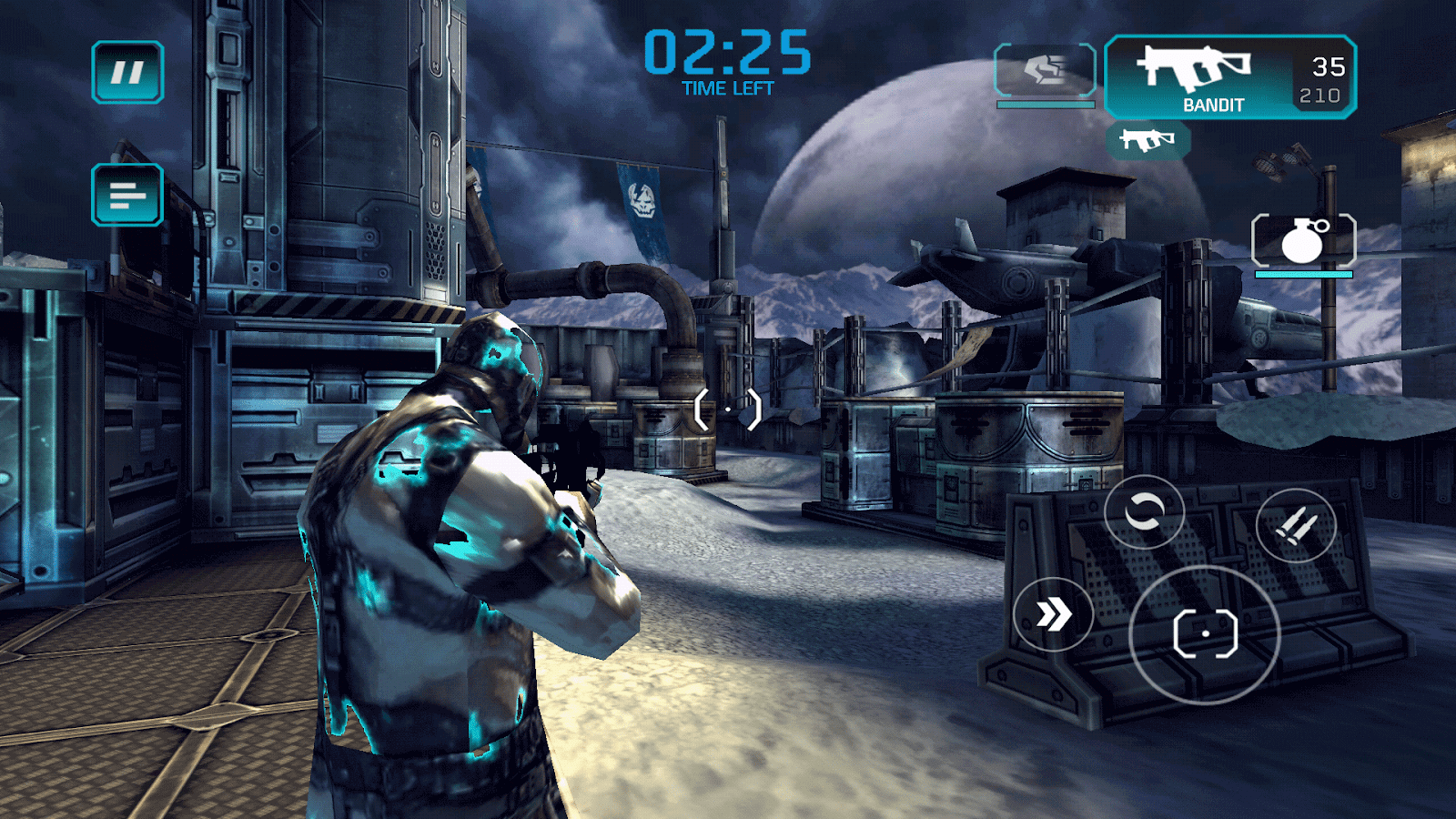
Task: Select the Bandit weapon panel
Action: [x=1229, y=77]
